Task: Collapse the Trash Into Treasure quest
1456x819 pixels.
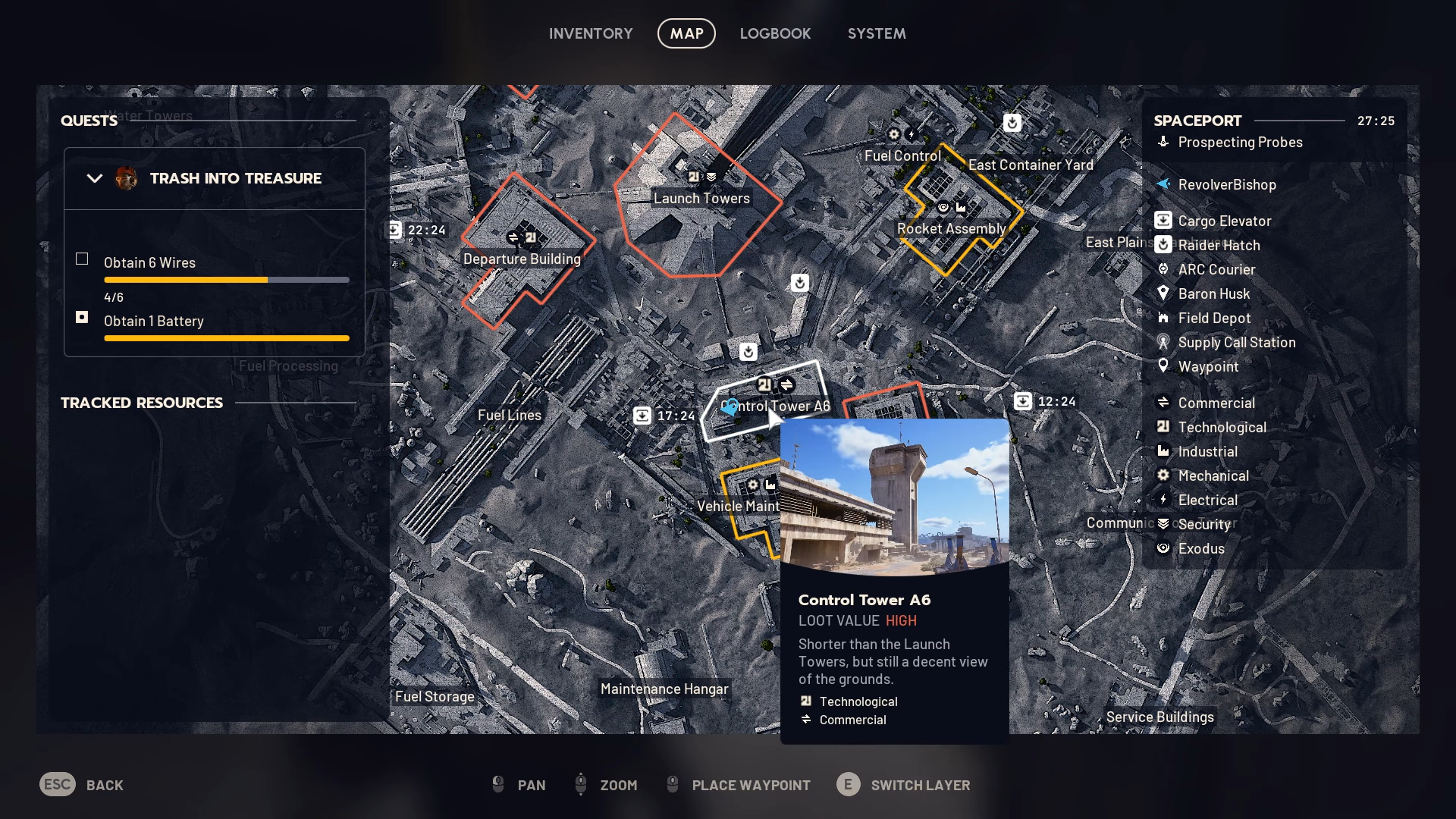Action: click(x=95, y=179)
